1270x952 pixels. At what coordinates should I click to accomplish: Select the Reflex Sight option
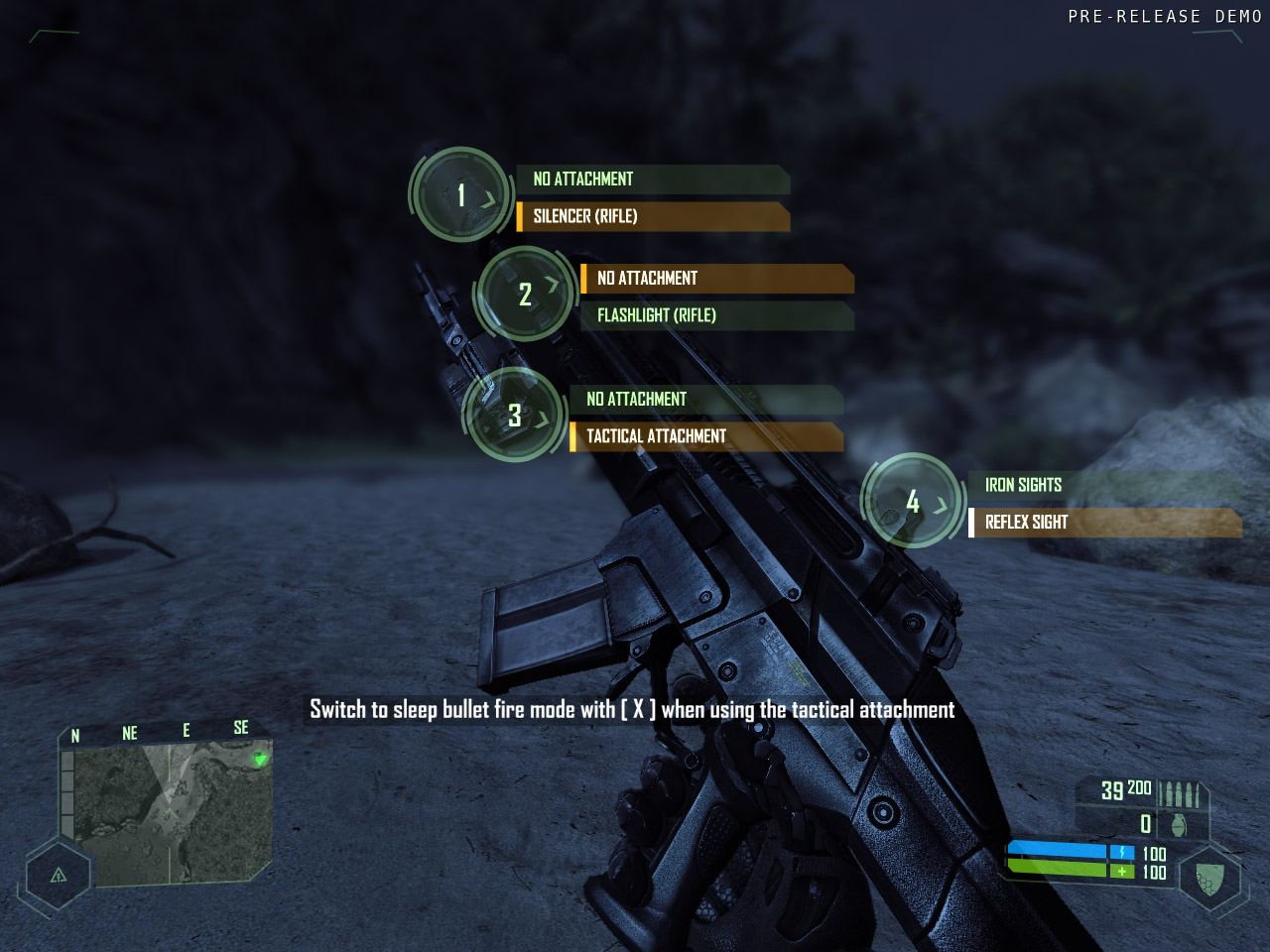tap(1105, 523)
